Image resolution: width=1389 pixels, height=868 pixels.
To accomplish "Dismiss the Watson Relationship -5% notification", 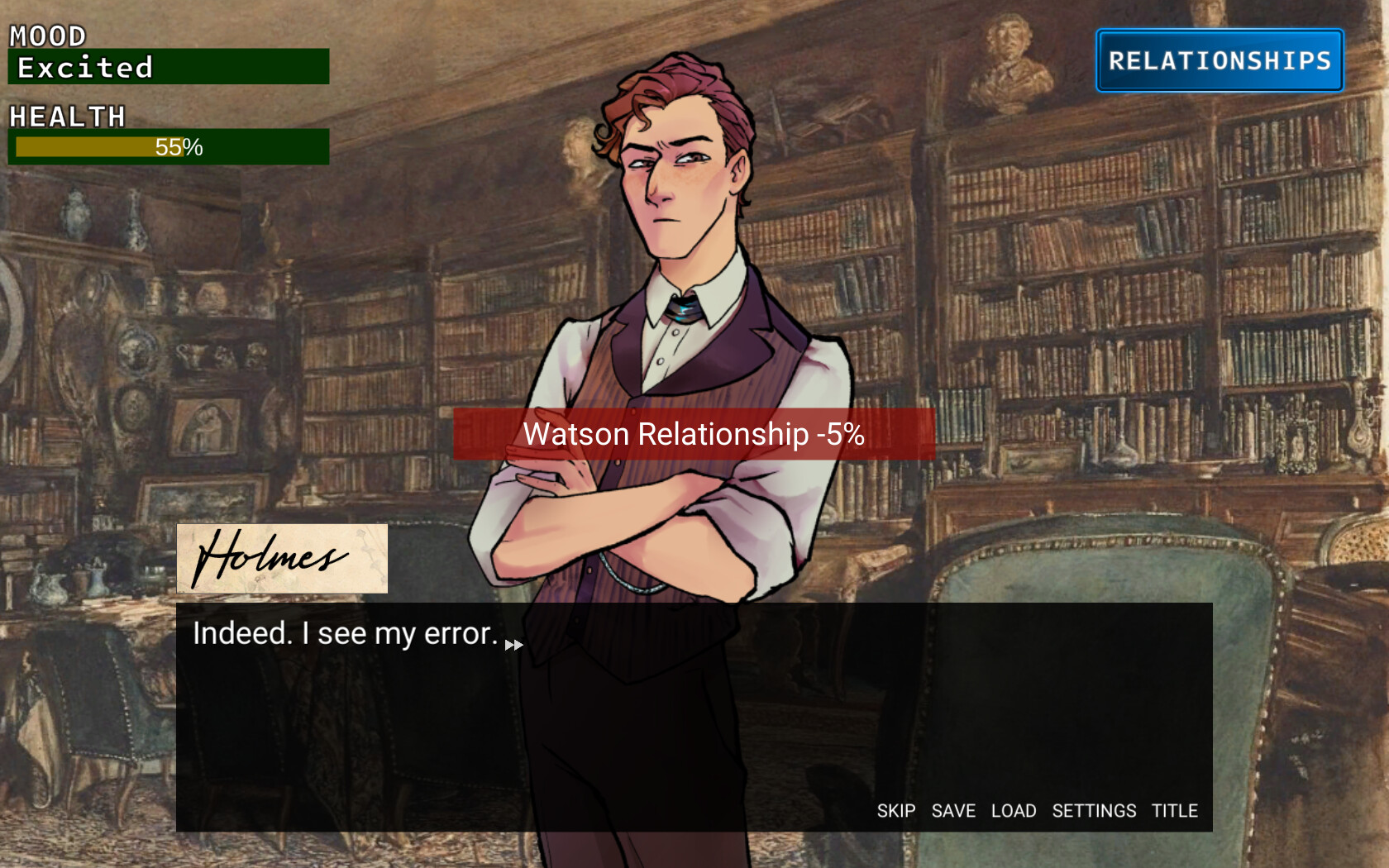I will click(694, 432).
